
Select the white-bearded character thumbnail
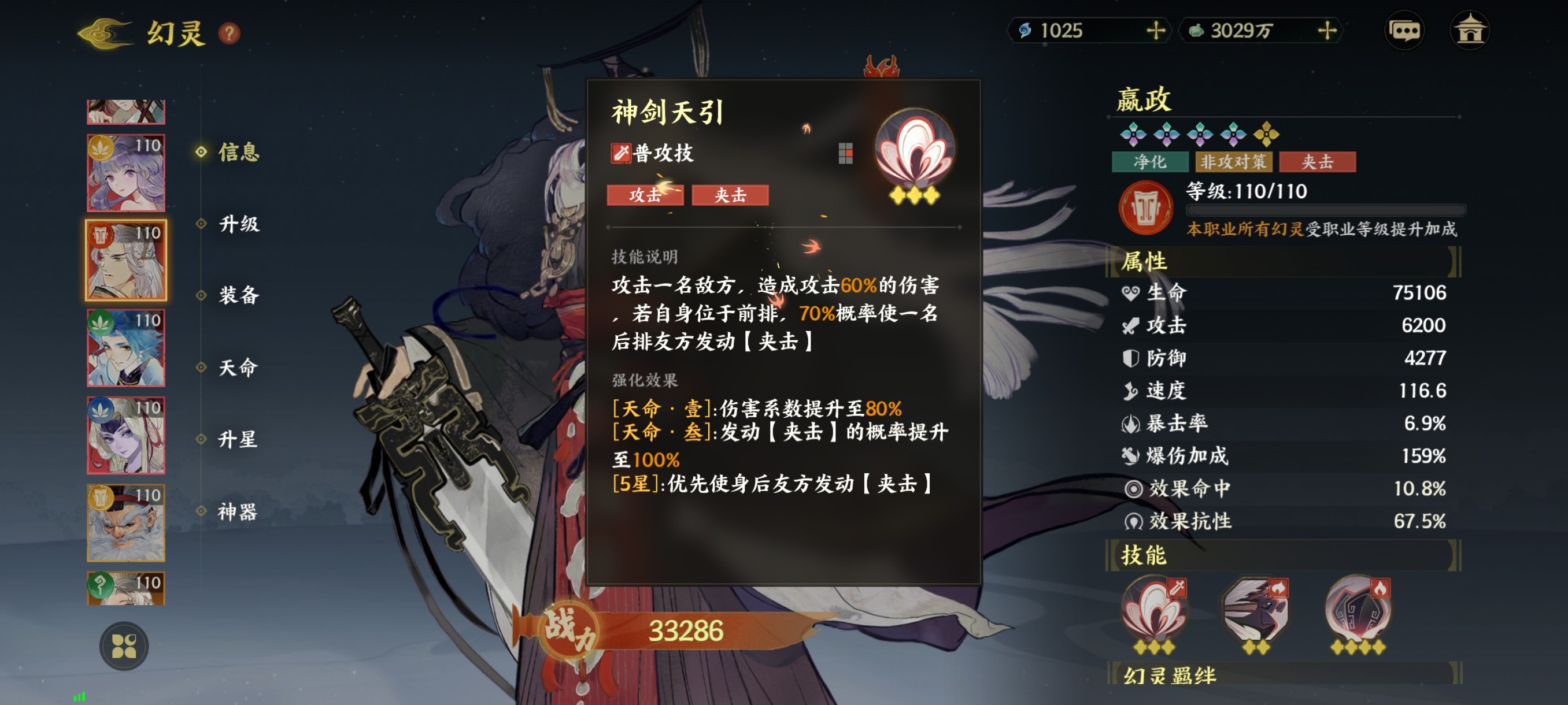pyautogui.click(x=125, y=523)
